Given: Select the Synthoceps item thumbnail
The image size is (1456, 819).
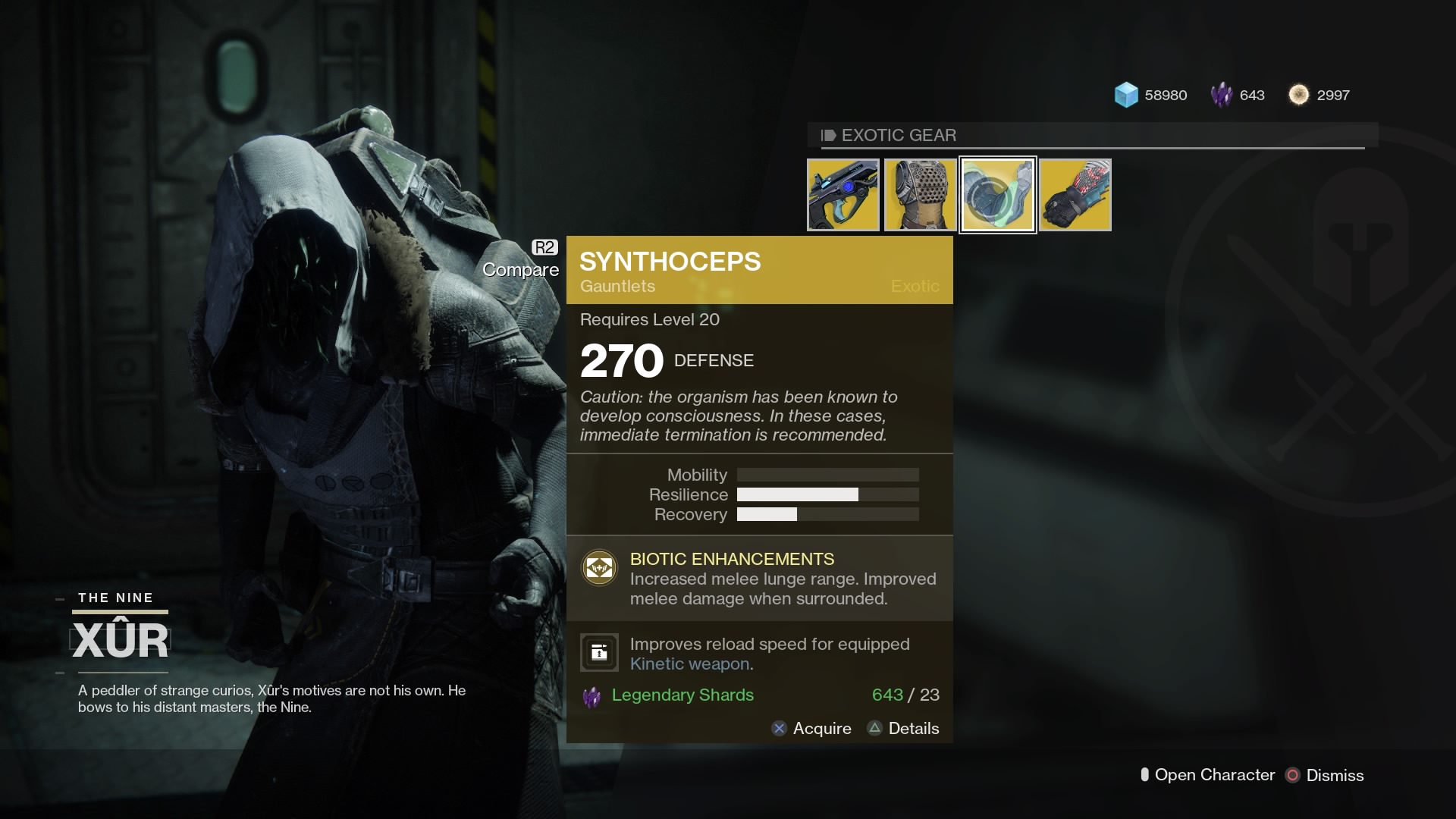Looking at the screenshot, I should point(997,194).
